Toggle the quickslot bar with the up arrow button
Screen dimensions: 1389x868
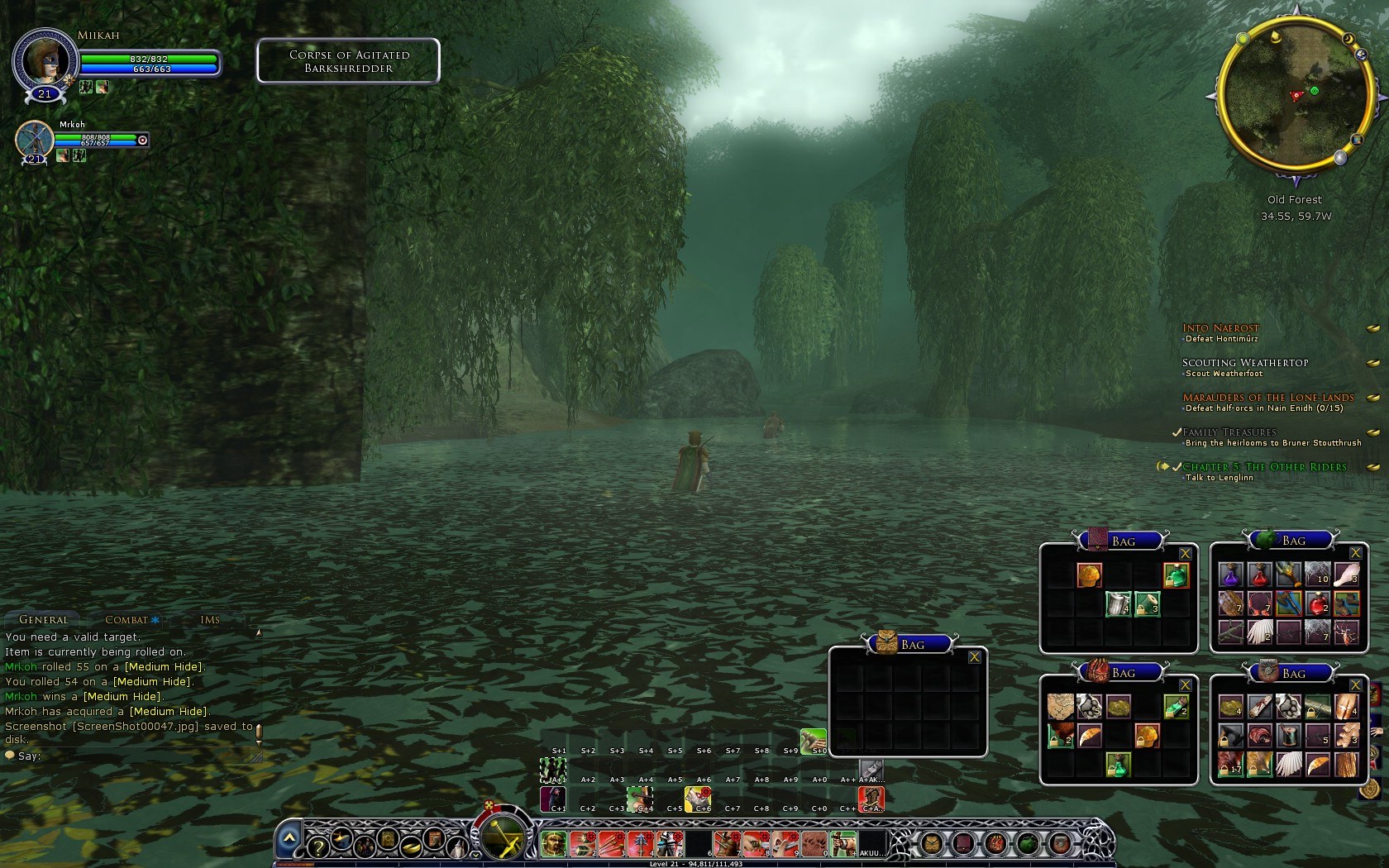pos(289,836)
